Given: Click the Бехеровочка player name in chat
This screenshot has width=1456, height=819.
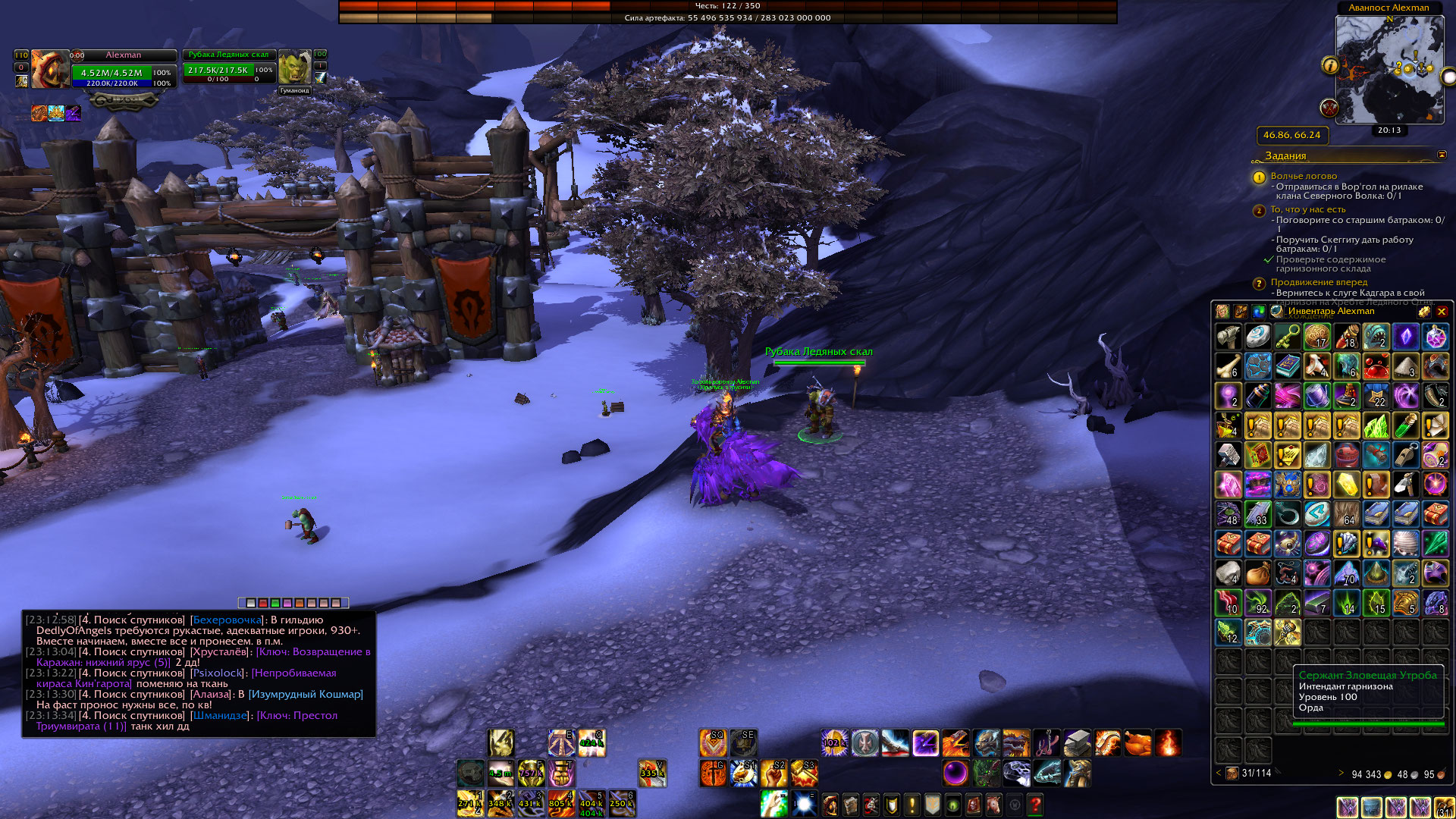Looking at the screenshot, I should [x=227, y=620].
